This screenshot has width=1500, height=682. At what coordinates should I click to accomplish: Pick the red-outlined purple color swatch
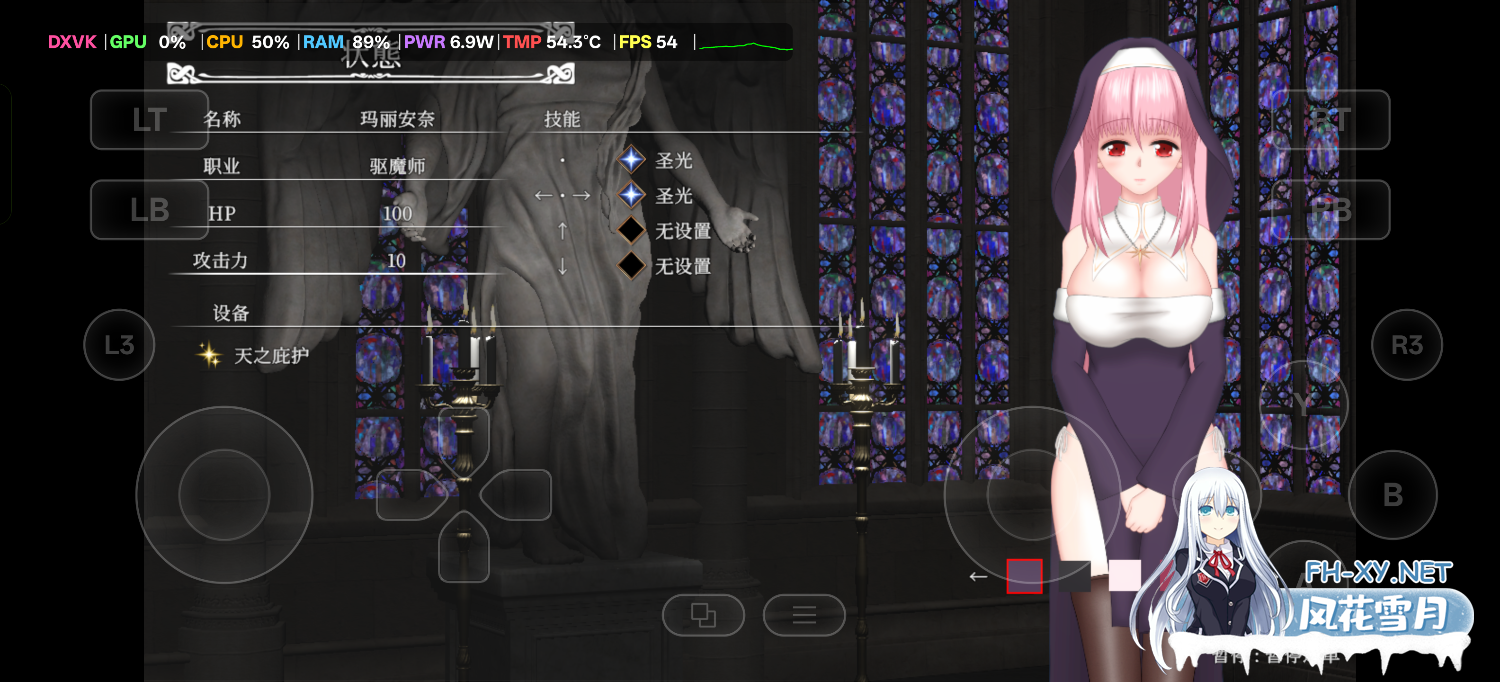click(1024, 576)
